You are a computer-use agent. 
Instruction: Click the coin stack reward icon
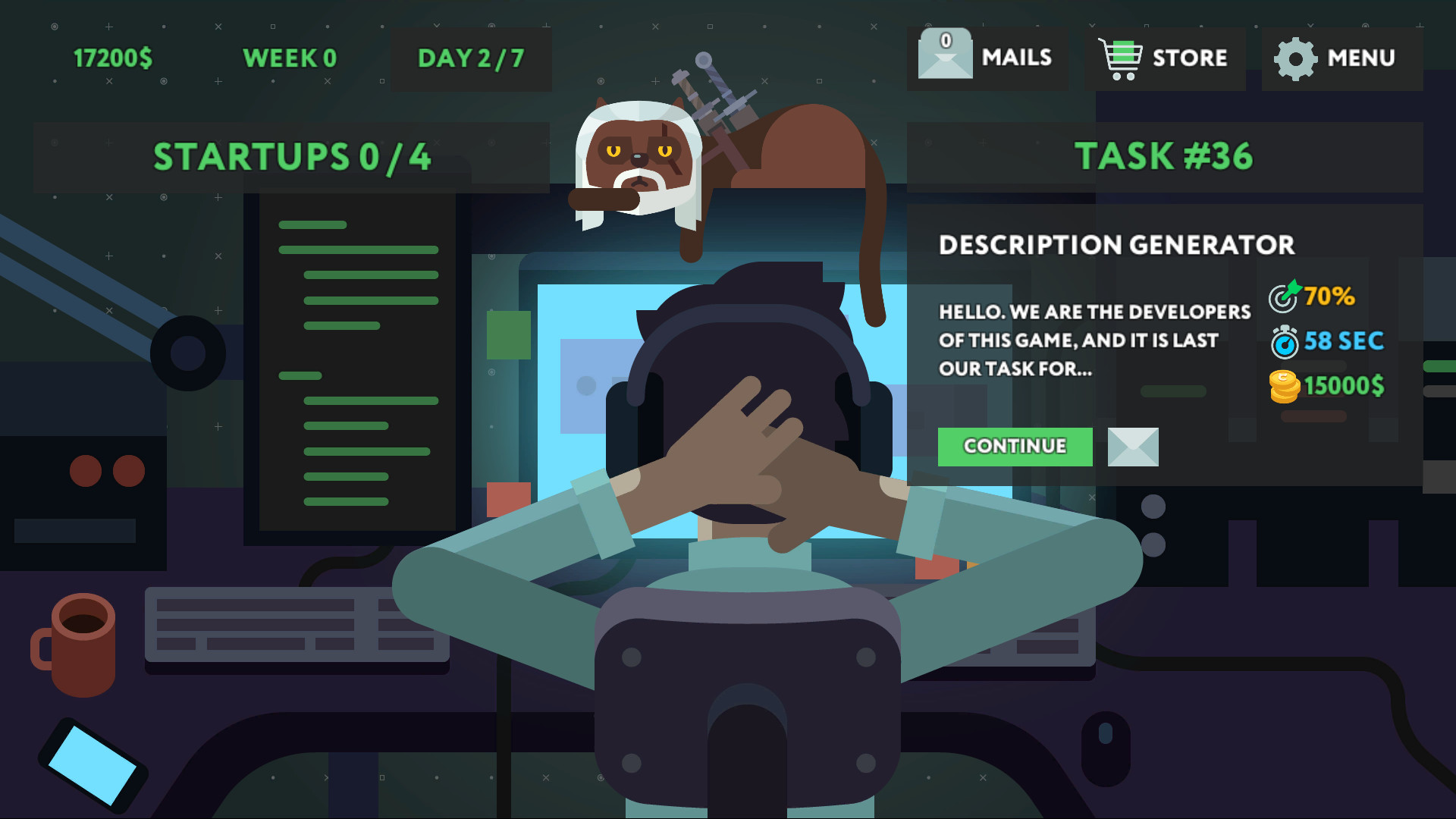[1283, 385]
